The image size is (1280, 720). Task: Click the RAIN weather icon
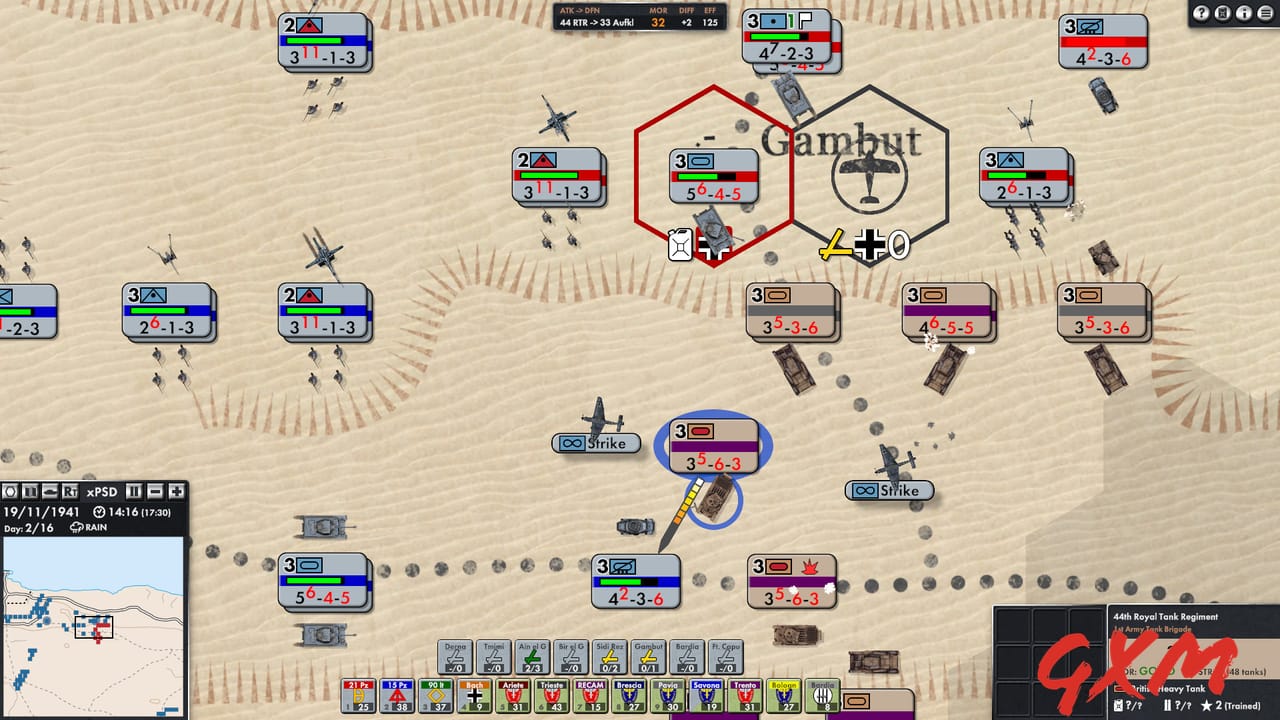[x=77, y=526]
